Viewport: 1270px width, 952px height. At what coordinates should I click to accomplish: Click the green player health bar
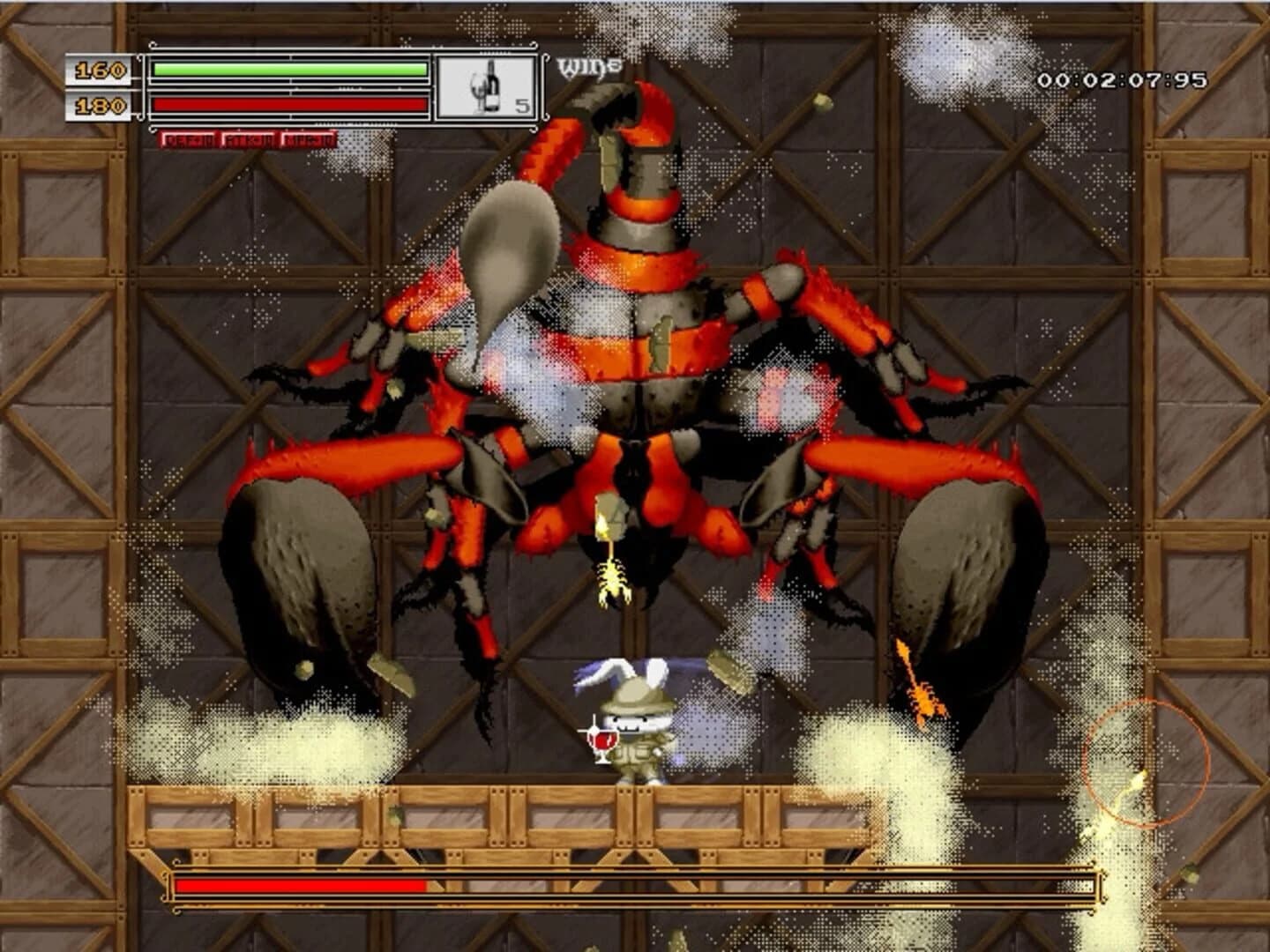pos(288,69)
